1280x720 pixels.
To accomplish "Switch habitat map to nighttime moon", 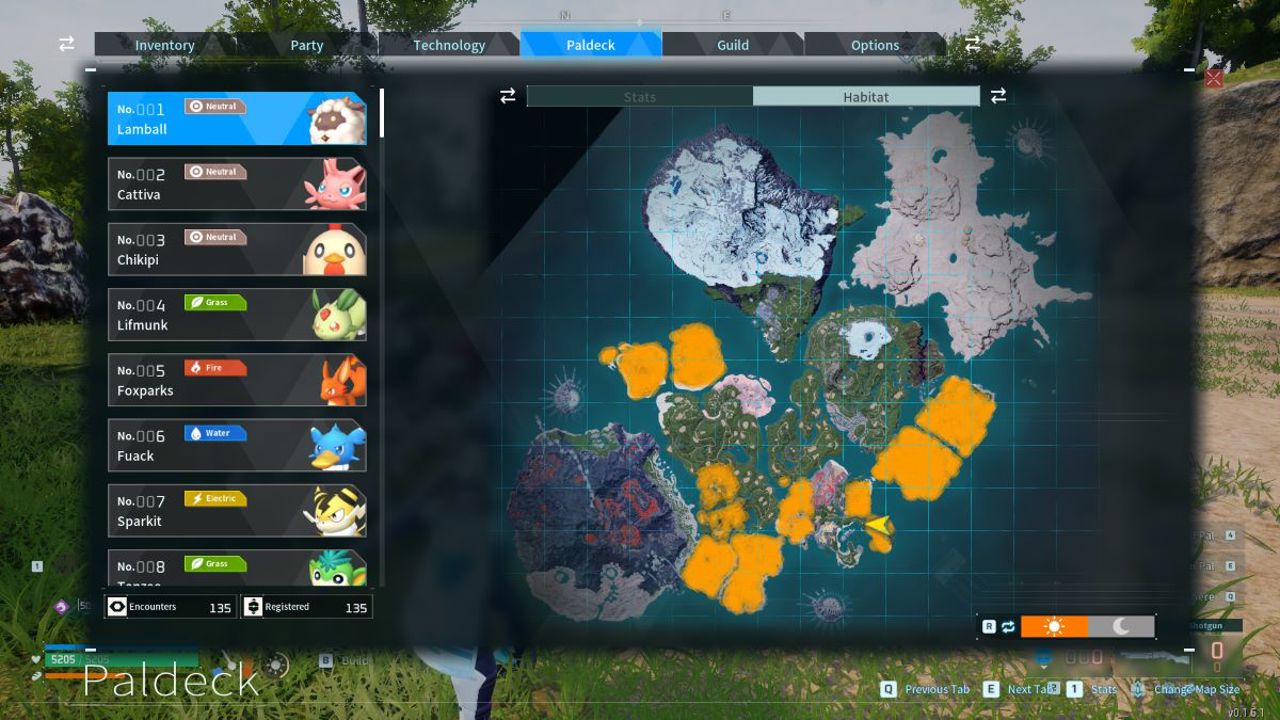I will click(1121, 627).
